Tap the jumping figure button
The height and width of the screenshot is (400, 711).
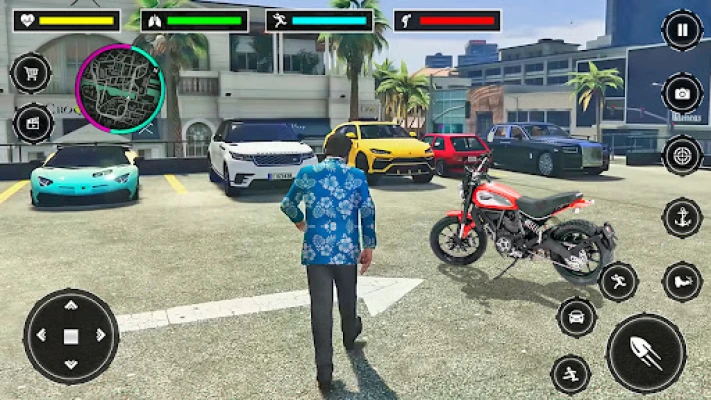point(571,374)
